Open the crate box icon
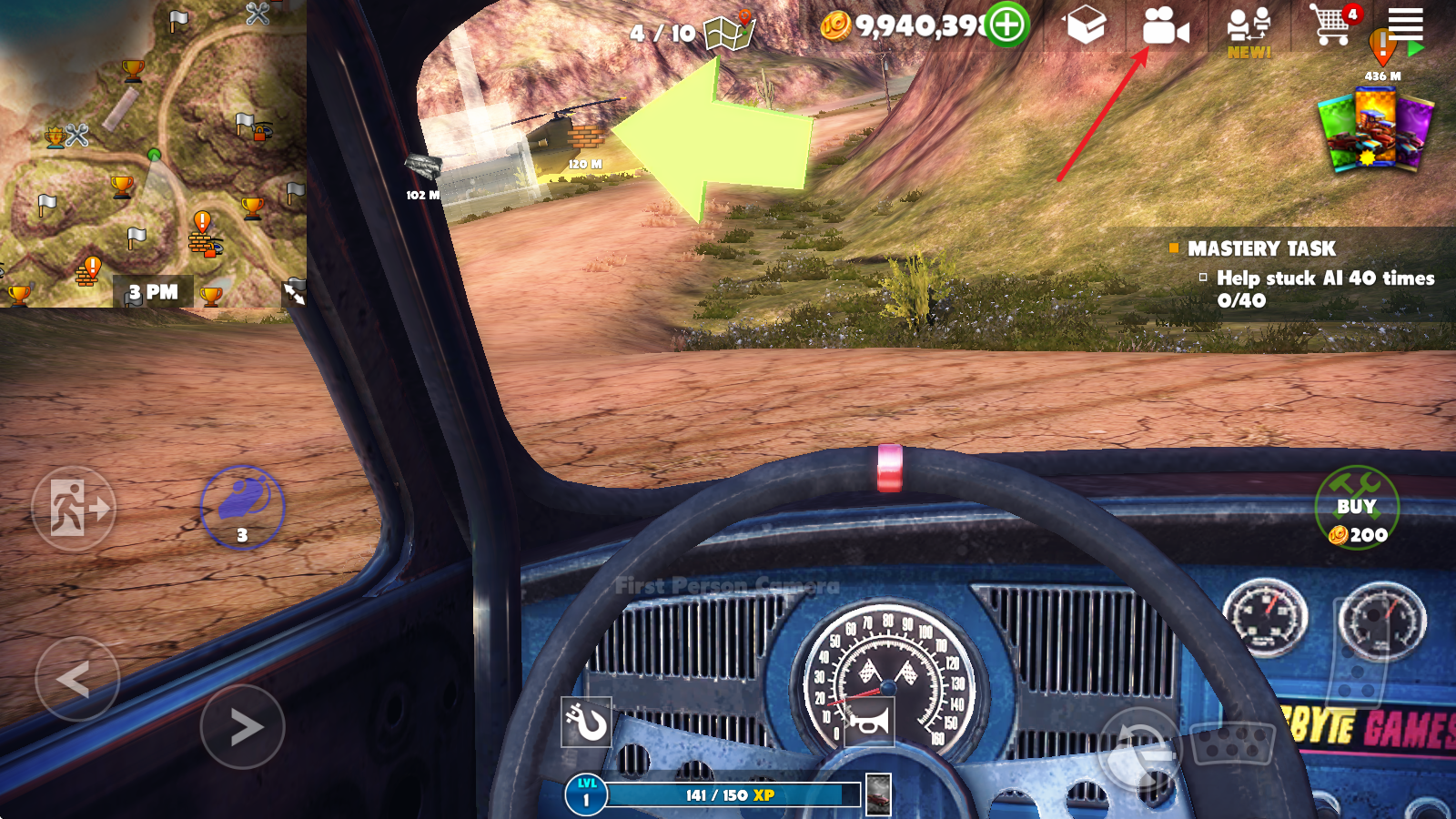 pyautogui.click(x=1086, y=25)
